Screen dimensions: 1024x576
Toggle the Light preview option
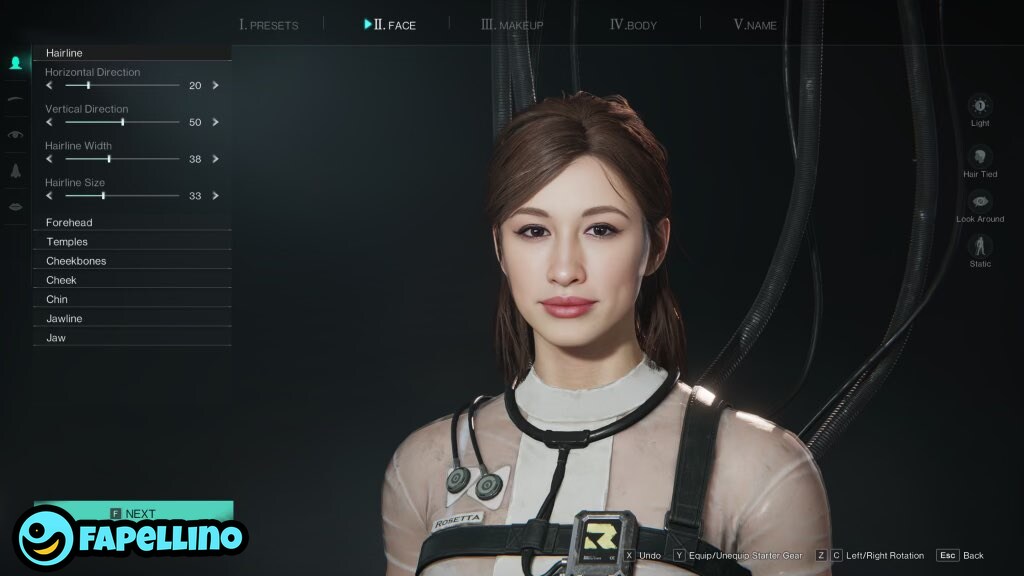pyautogui.click(x=980, y=106)
